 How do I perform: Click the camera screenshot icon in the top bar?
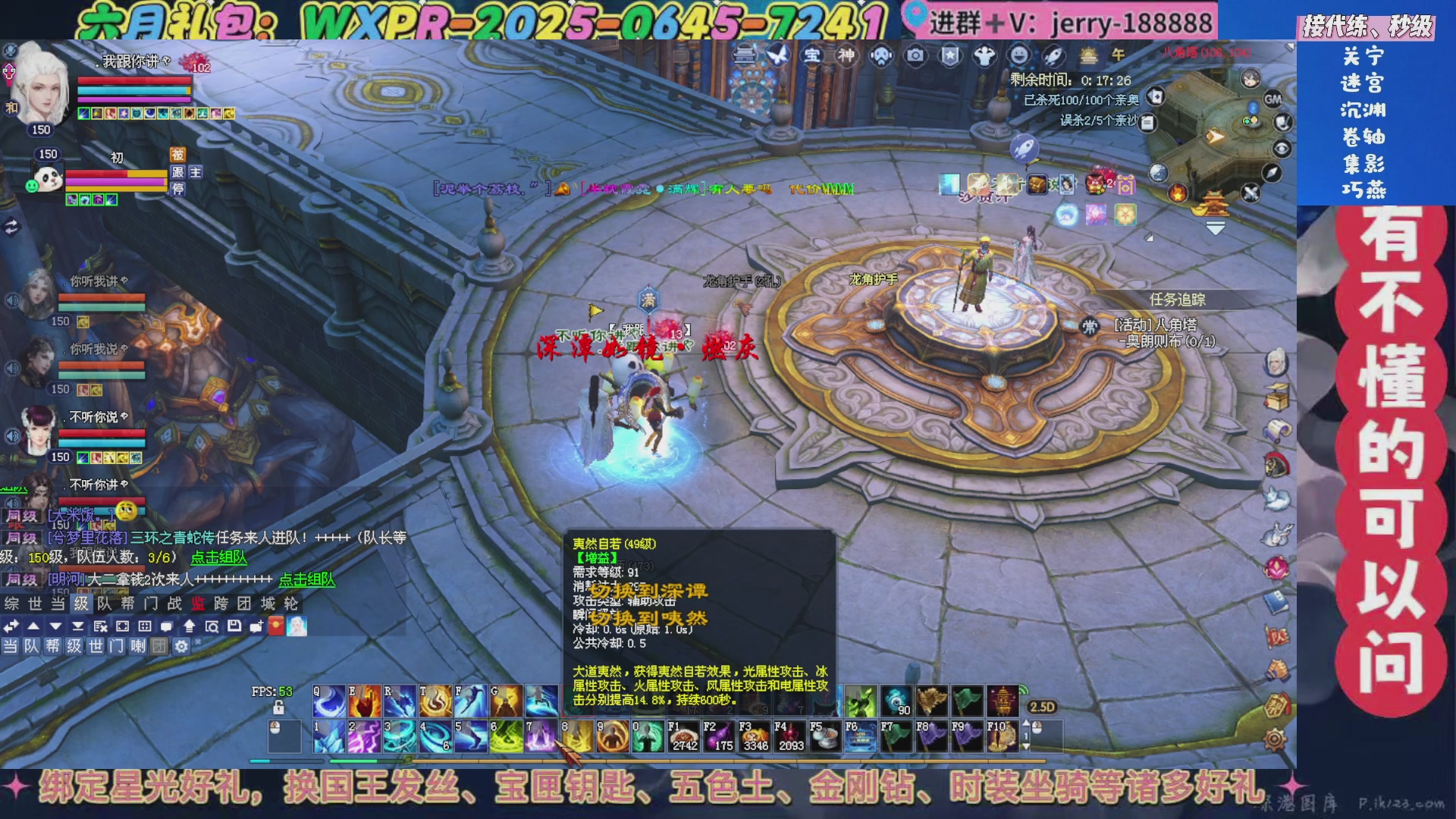point(916,55)
